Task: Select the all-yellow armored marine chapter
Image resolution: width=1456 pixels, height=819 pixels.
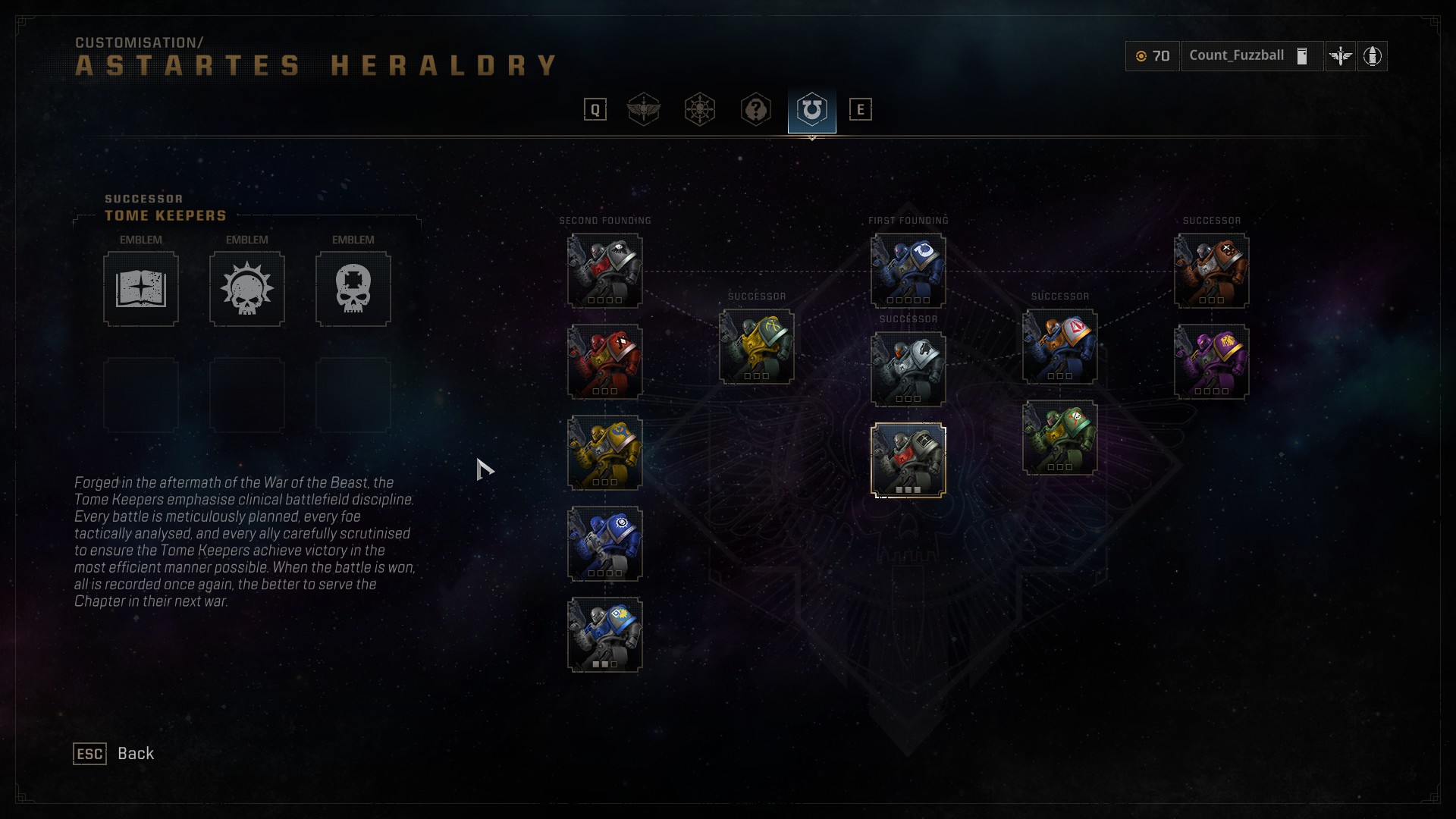Action: (604, 453)
